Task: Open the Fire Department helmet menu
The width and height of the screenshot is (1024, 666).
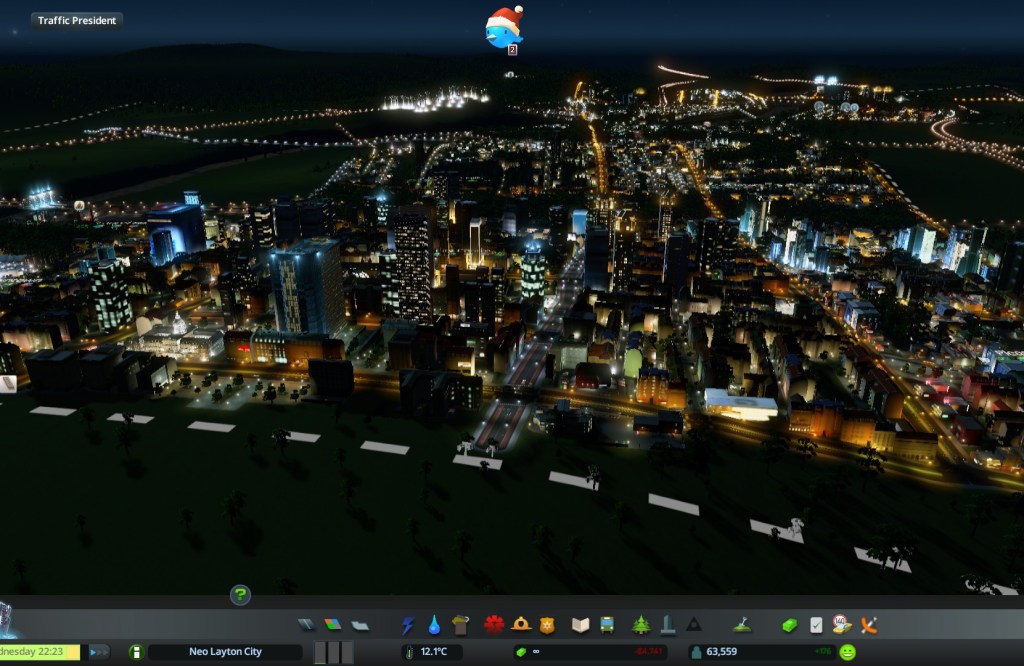Action: pos(520,625)
